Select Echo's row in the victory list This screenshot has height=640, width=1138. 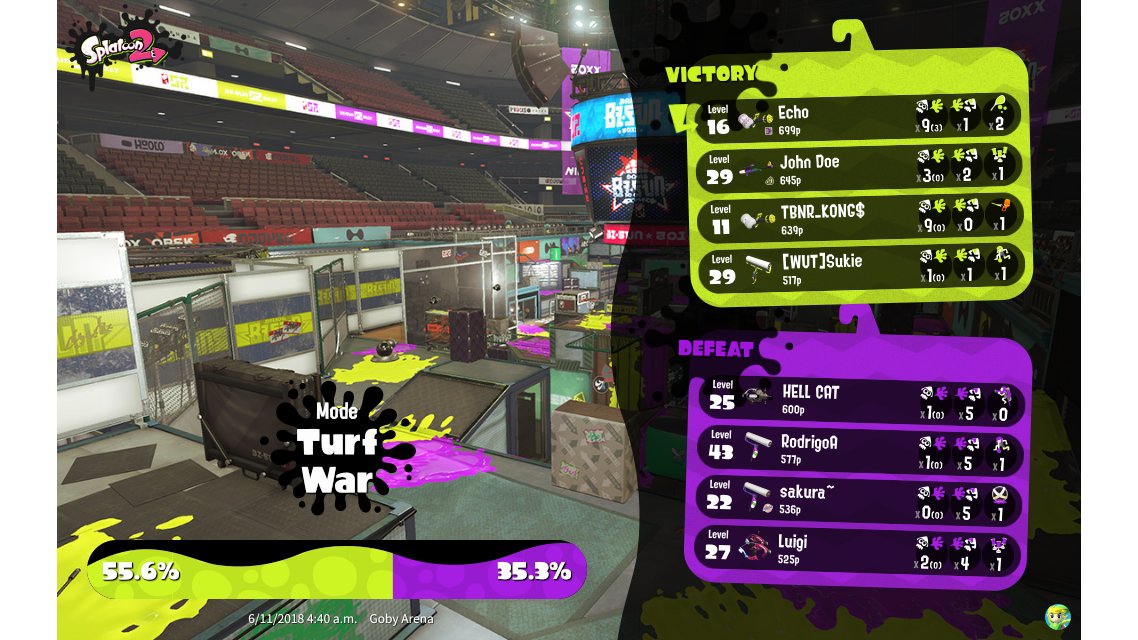coord(860,118)
